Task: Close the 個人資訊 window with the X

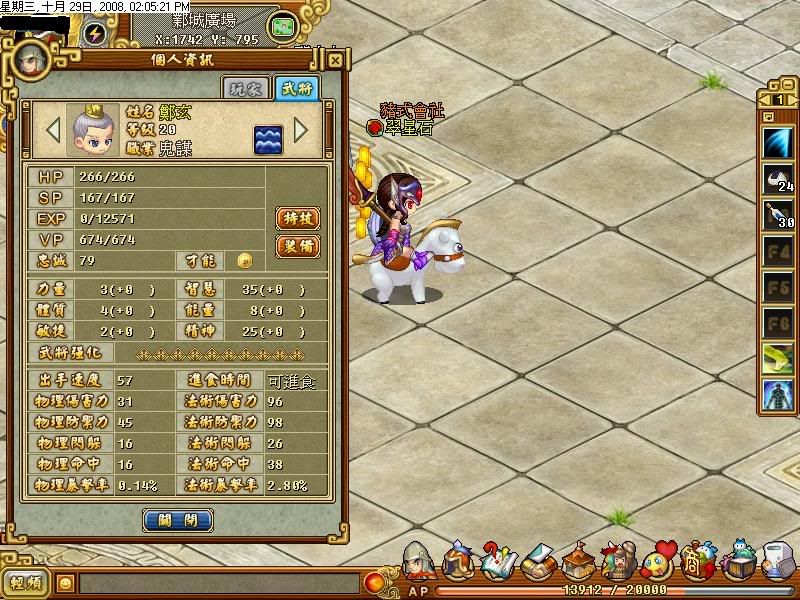Action: tap(335, 60)
